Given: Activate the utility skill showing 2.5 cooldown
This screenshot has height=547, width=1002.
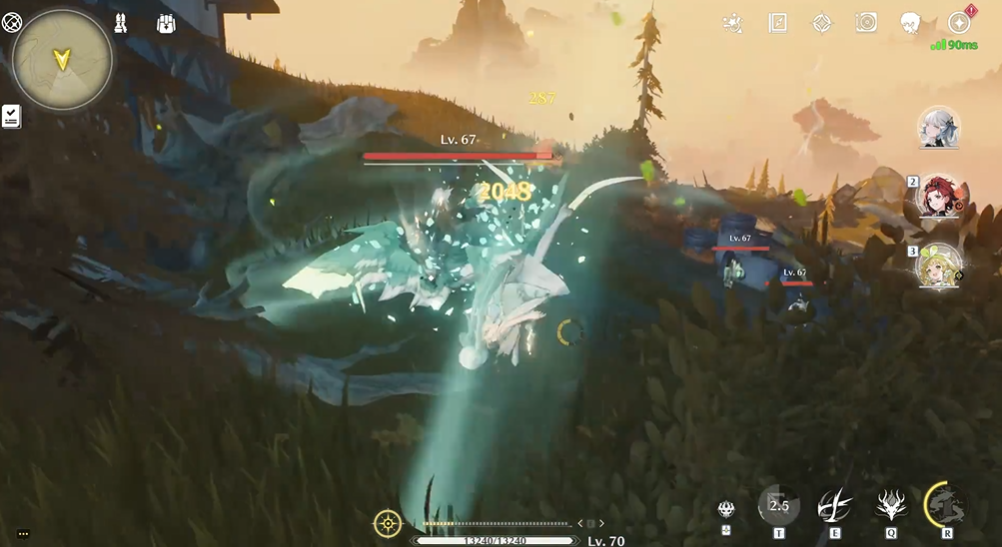Looking at the screenshot, I should tap(779, 506).
